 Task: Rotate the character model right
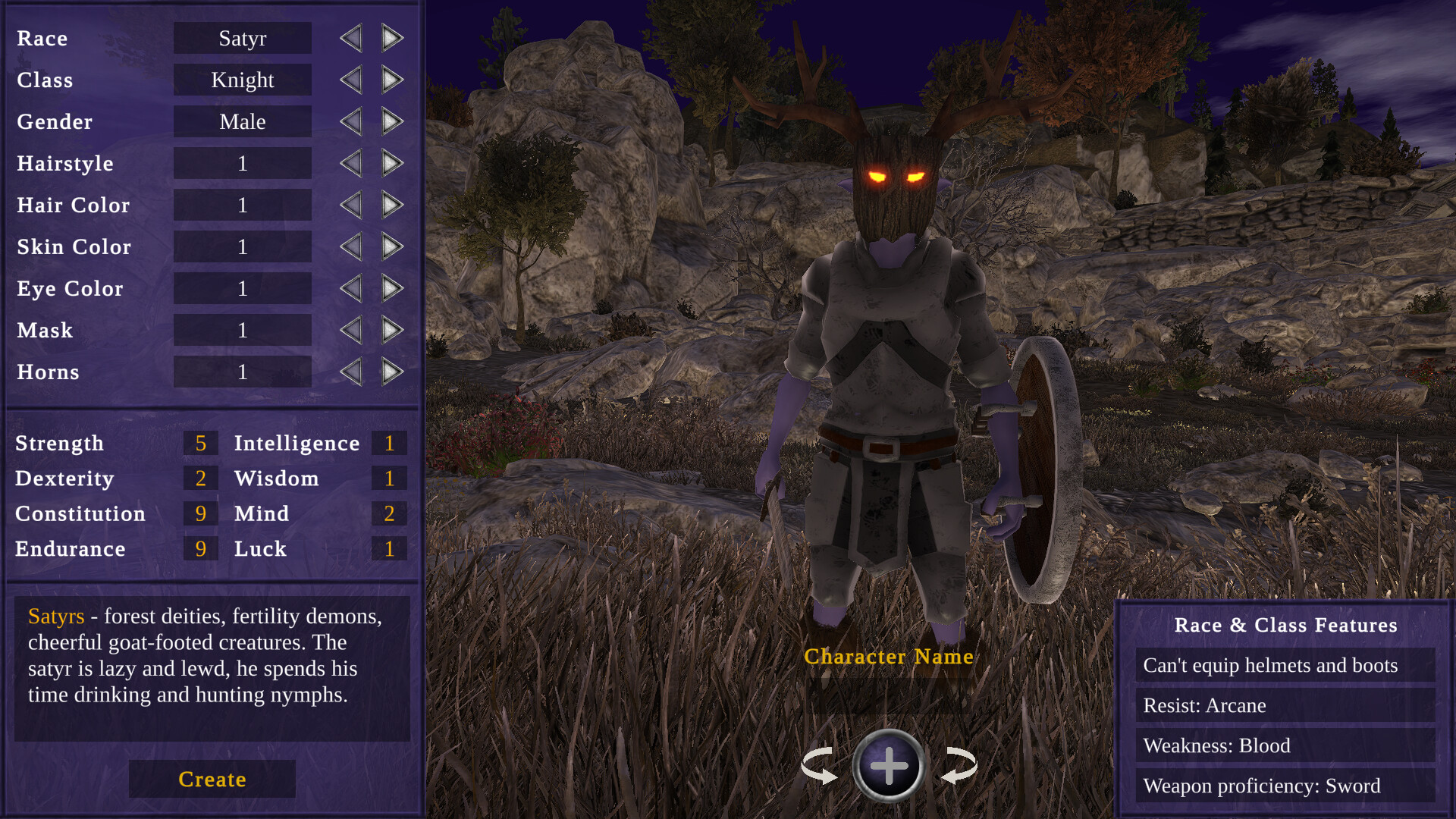point(957,766)
